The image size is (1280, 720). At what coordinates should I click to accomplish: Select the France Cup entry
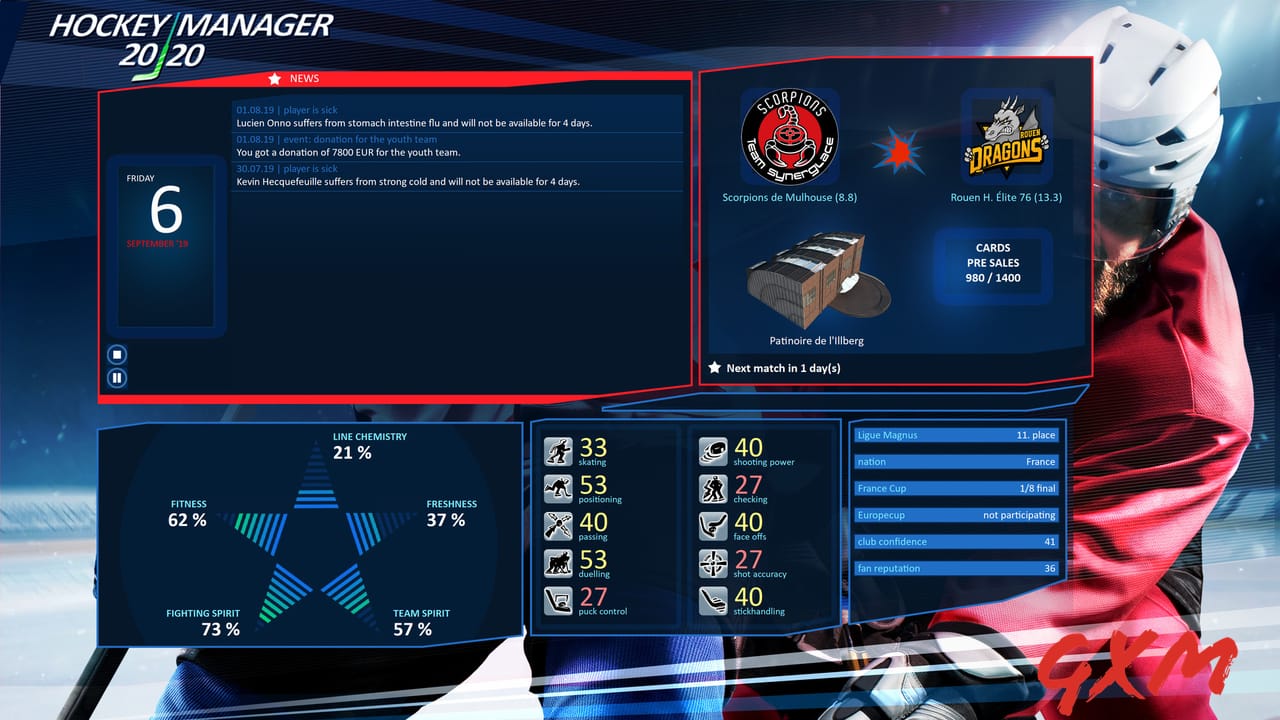coord(957,488)
